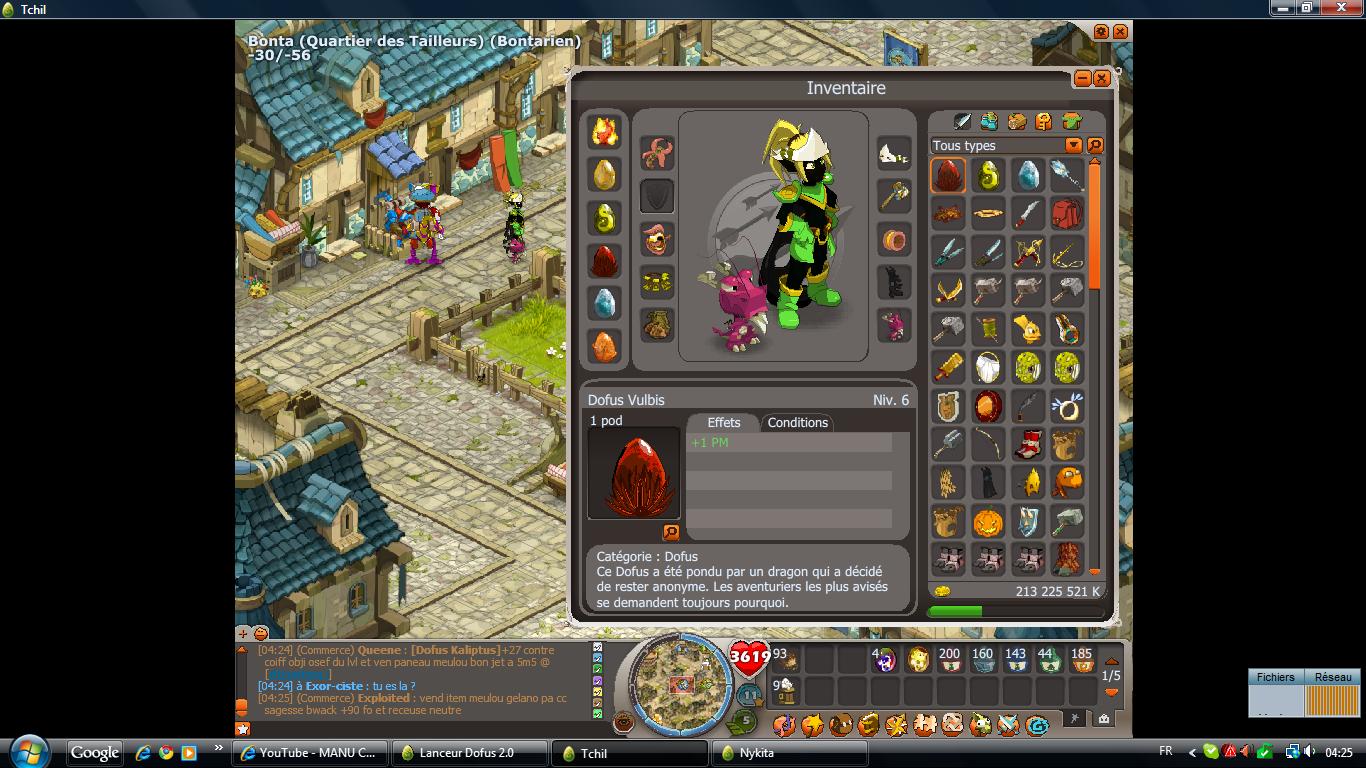Image resolution: width=1366 pixels, height=768 pixels.
Task: Select the Dofus Vulbis in the inventory grid
Action: click(948, 175)
